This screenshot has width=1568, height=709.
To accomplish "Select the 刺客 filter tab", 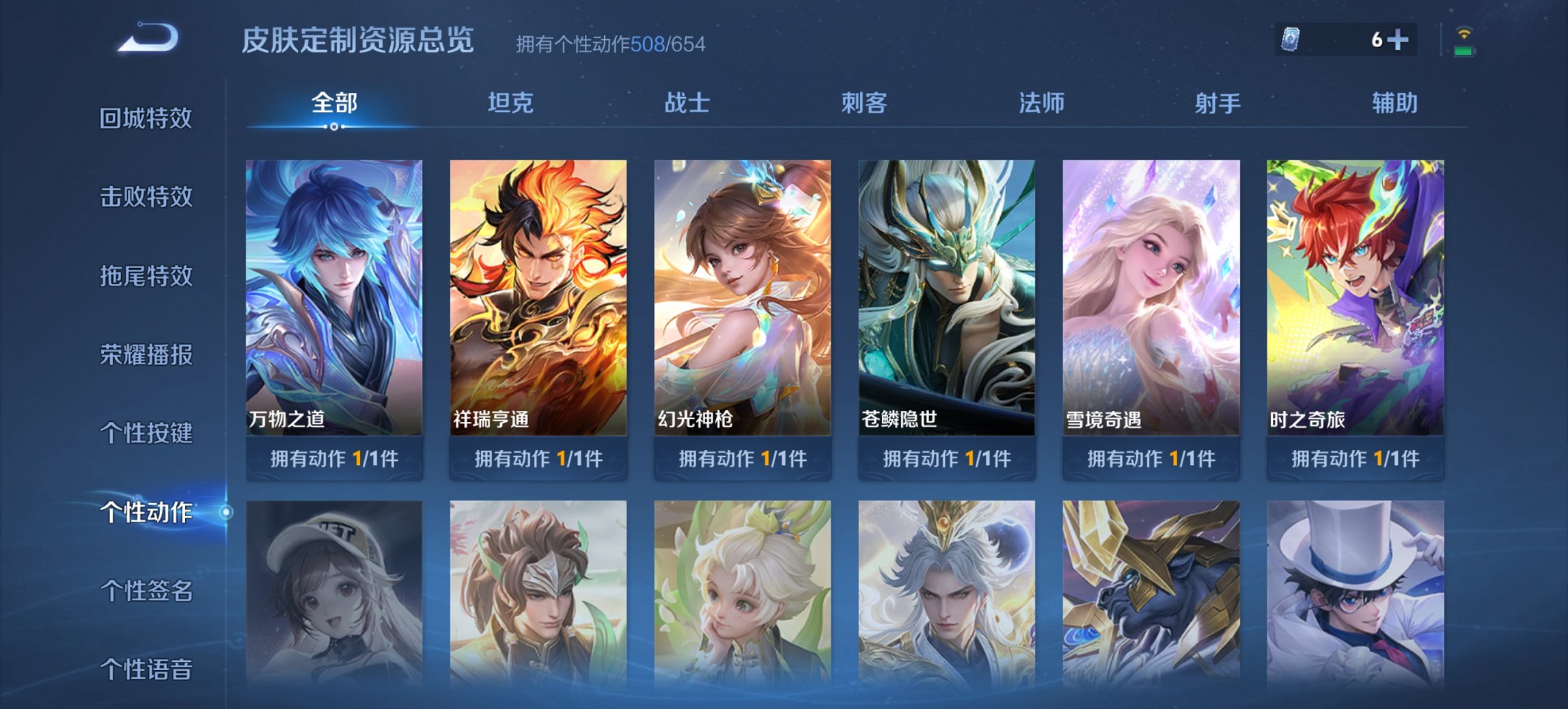I will tap(865, 104).
